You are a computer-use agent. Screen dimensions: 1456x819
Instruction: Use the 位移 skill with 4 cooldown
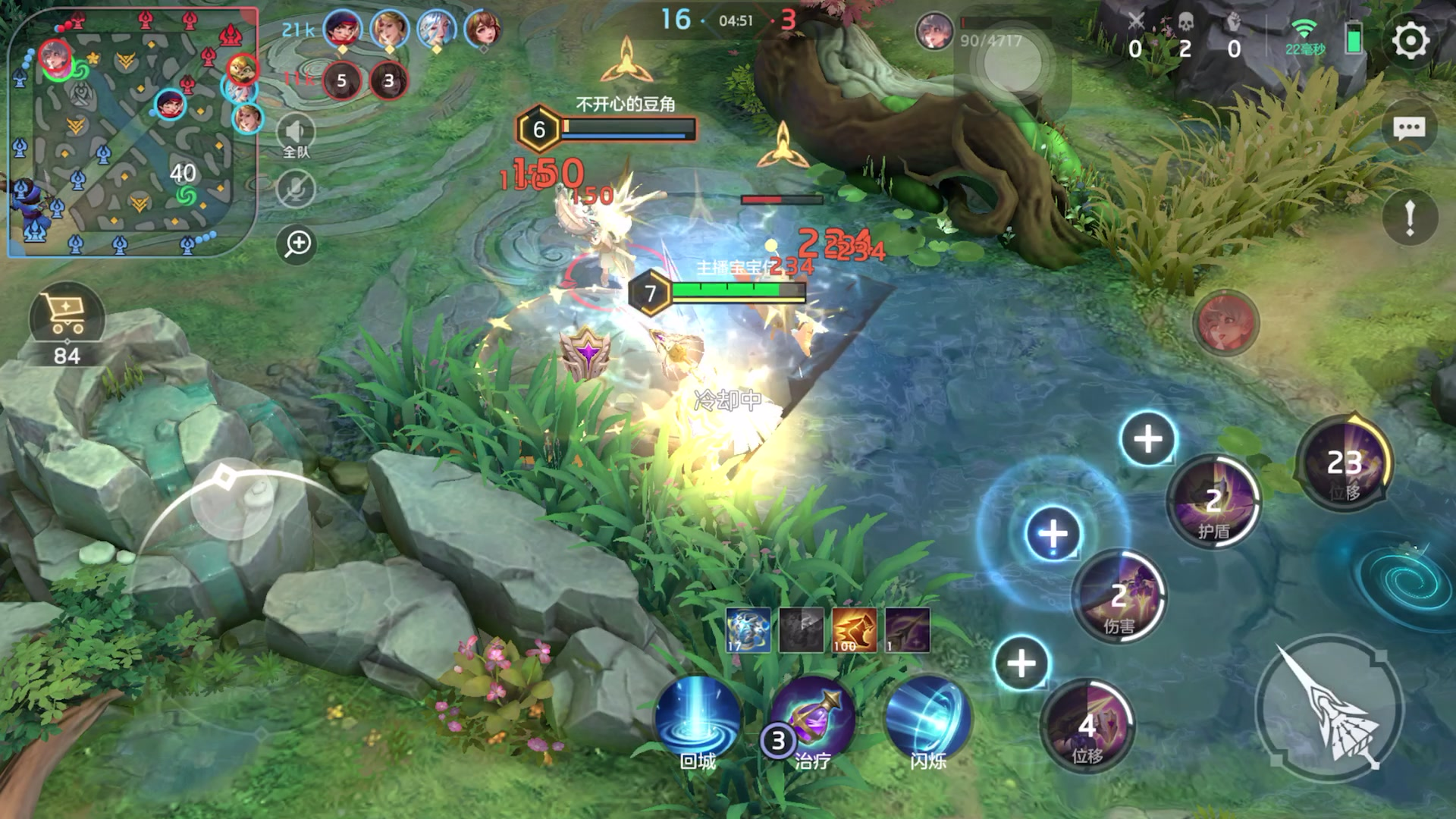[x=1087, y=726]
